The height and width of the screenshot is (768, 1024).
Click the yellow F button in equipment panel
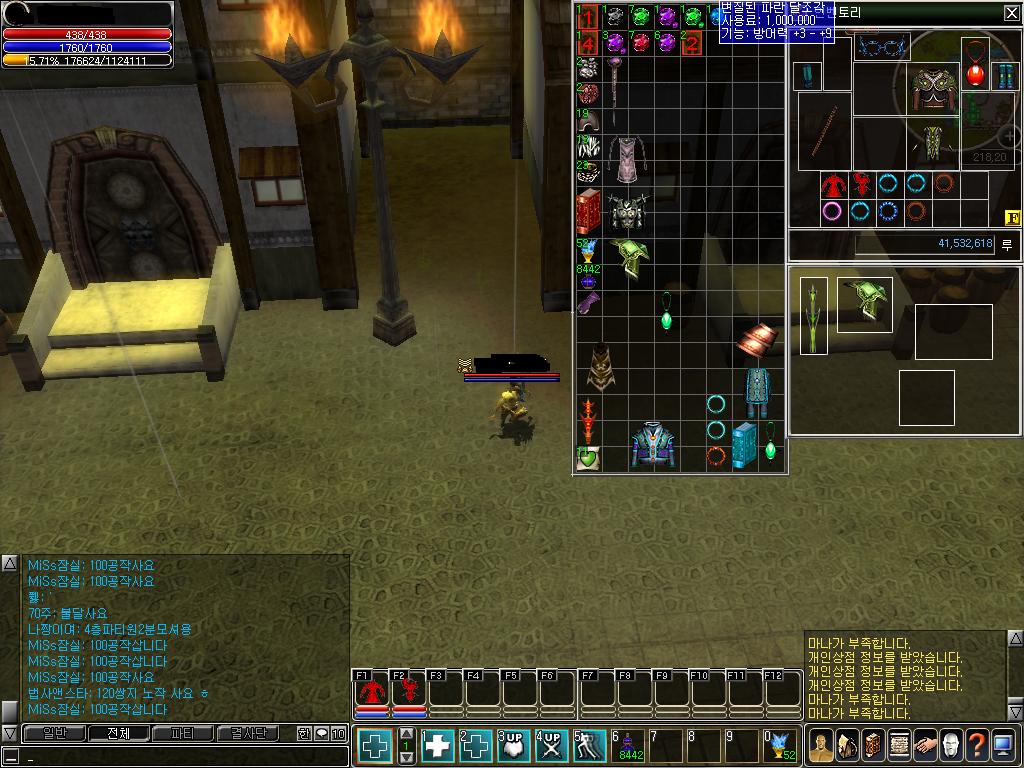coord(1011,217)
